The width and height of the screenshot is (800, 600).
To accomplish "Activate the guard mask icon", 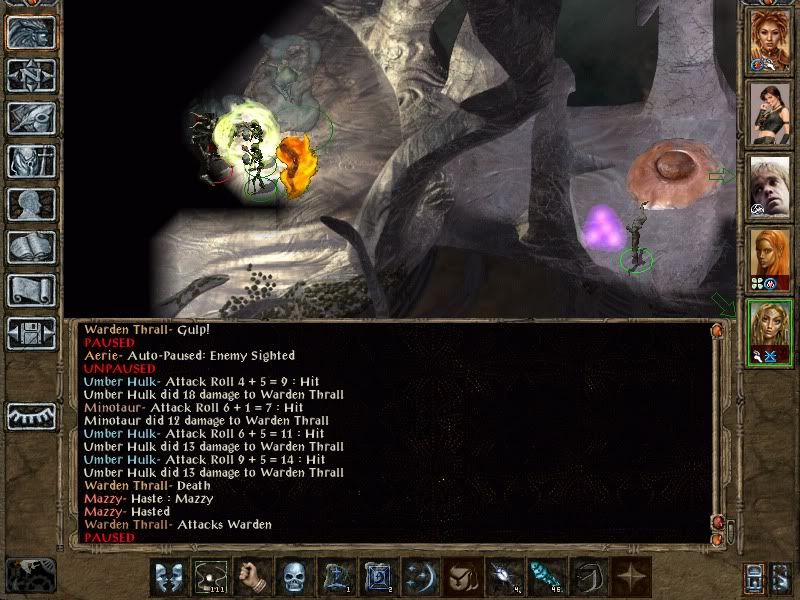I will point(167,578).
